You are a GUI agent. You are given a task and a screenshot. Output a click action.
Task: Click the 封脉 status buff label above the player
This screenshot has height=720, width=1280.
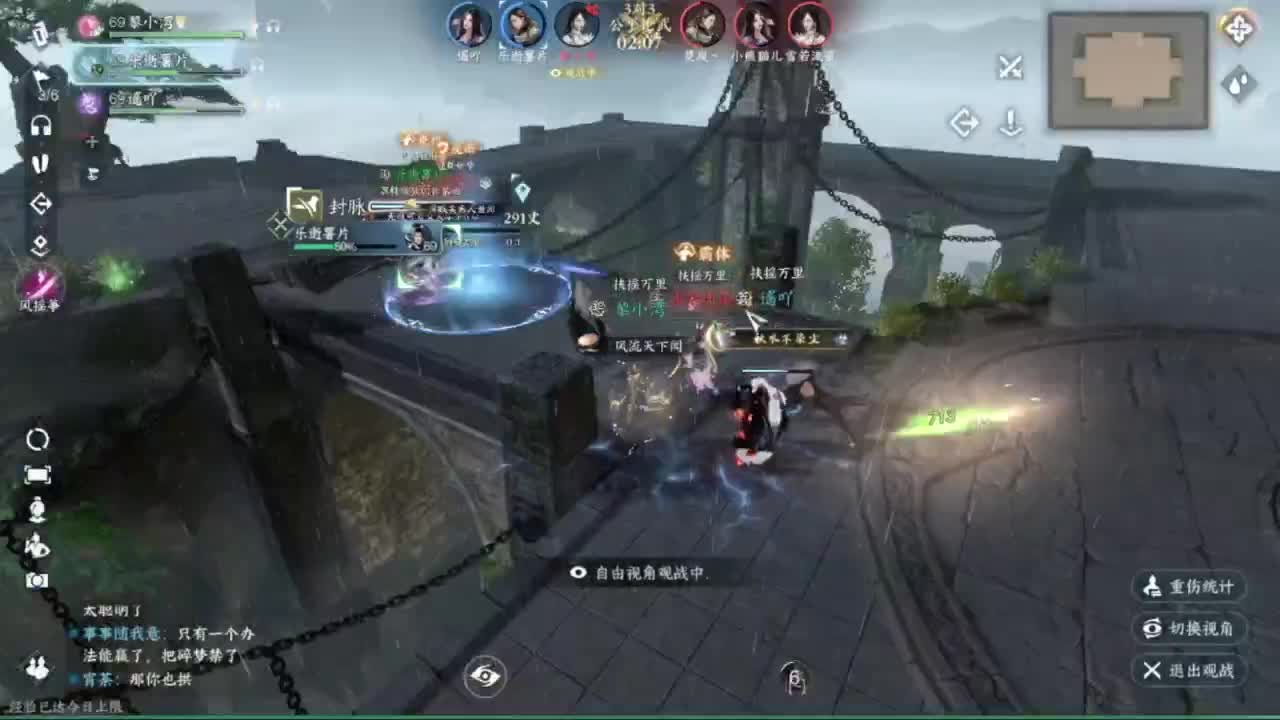pyautogui.click(x=347, y=206)
